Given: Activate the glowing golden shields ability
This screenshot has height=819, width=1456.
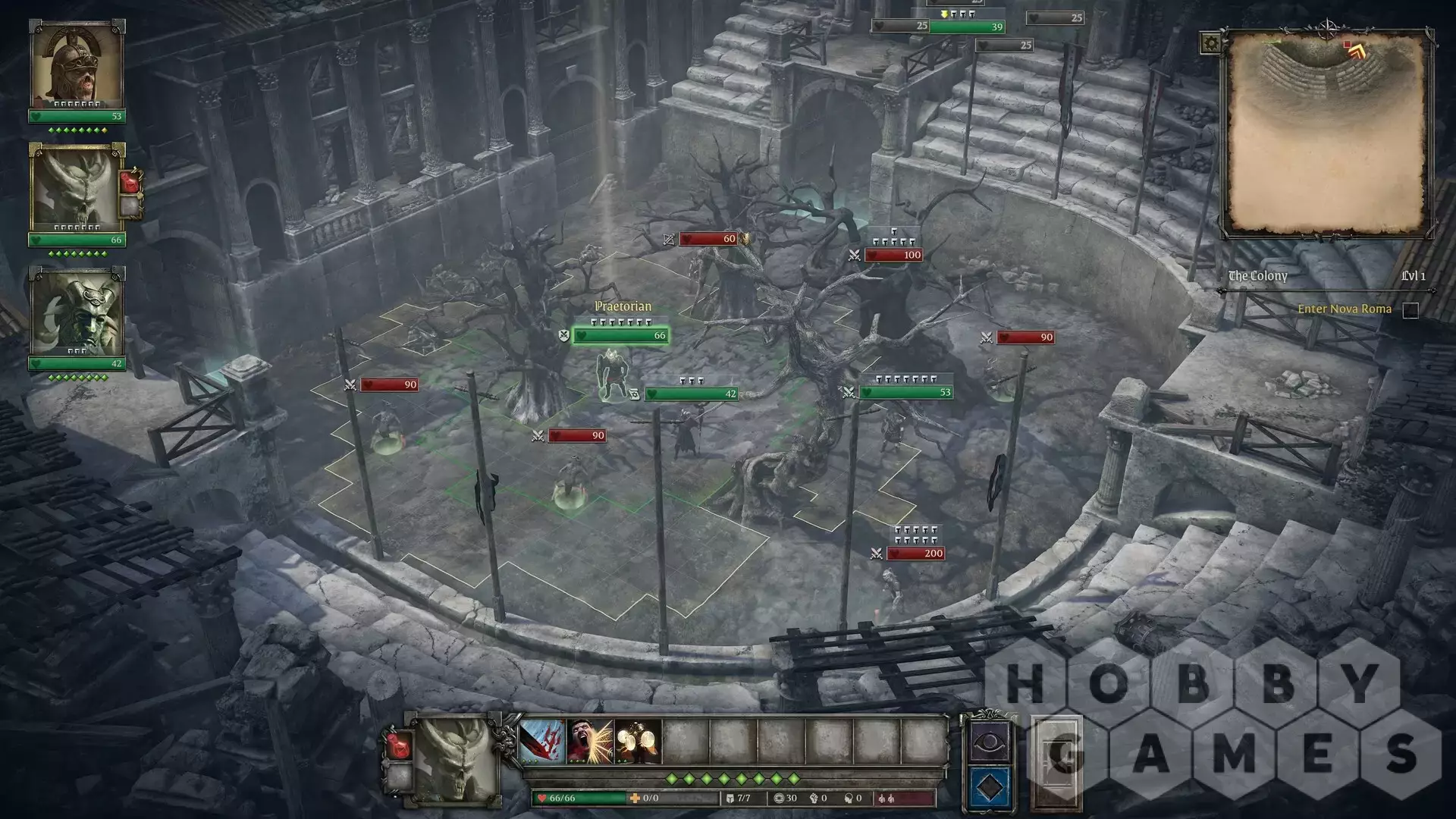Looking at the screenshot, I should (638, 742).
